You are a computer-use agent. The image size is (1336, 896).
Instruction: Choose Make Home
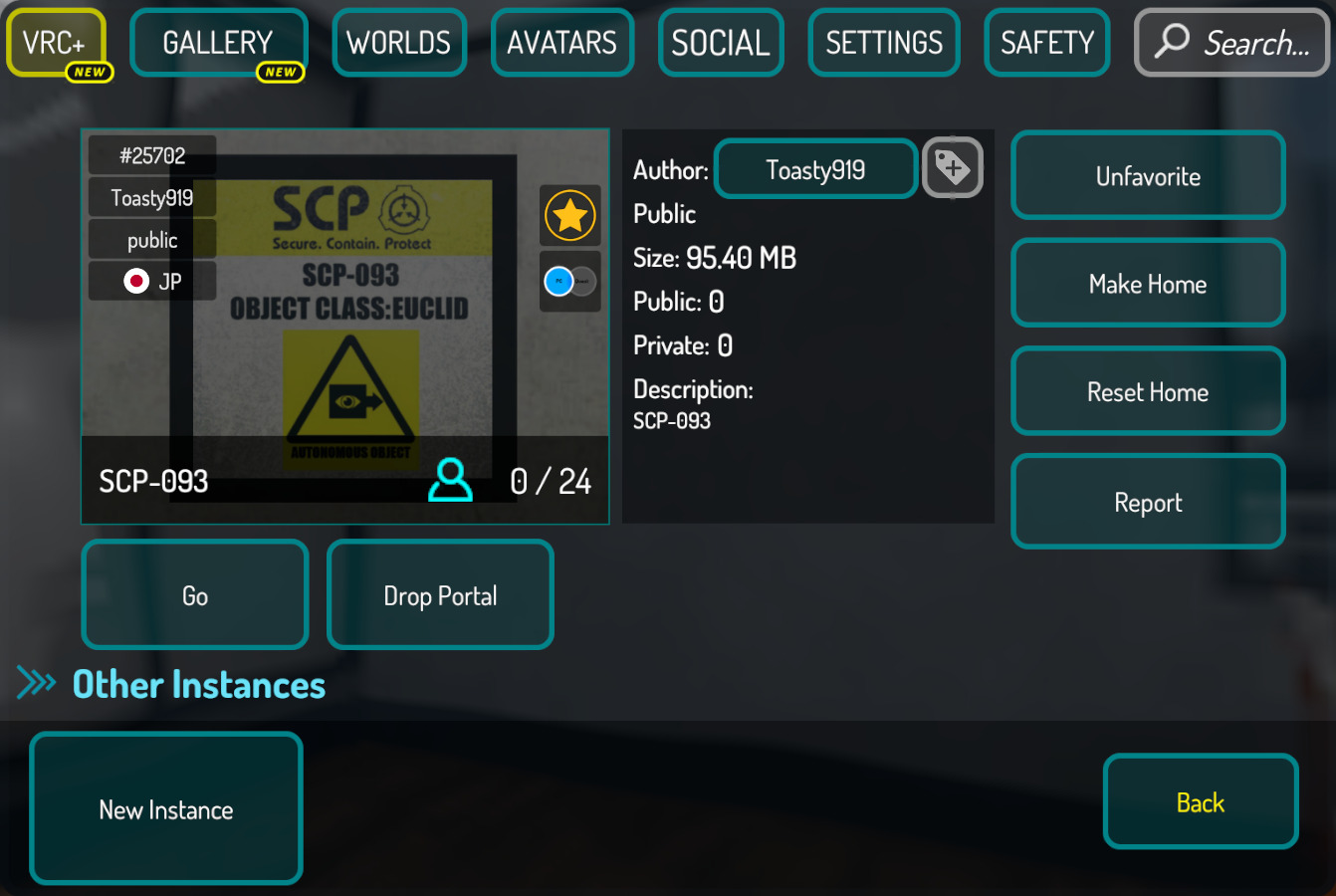(x=1148, y=284)
